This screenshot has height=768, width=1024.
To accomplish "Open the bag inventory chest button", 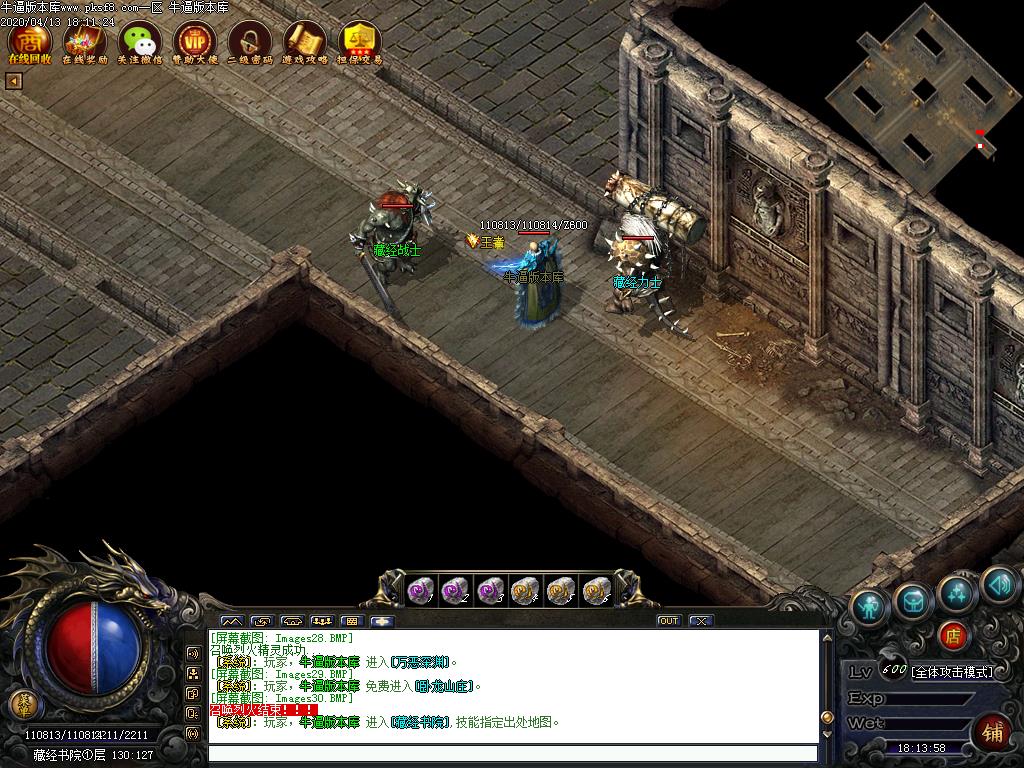I will point(913,600).
